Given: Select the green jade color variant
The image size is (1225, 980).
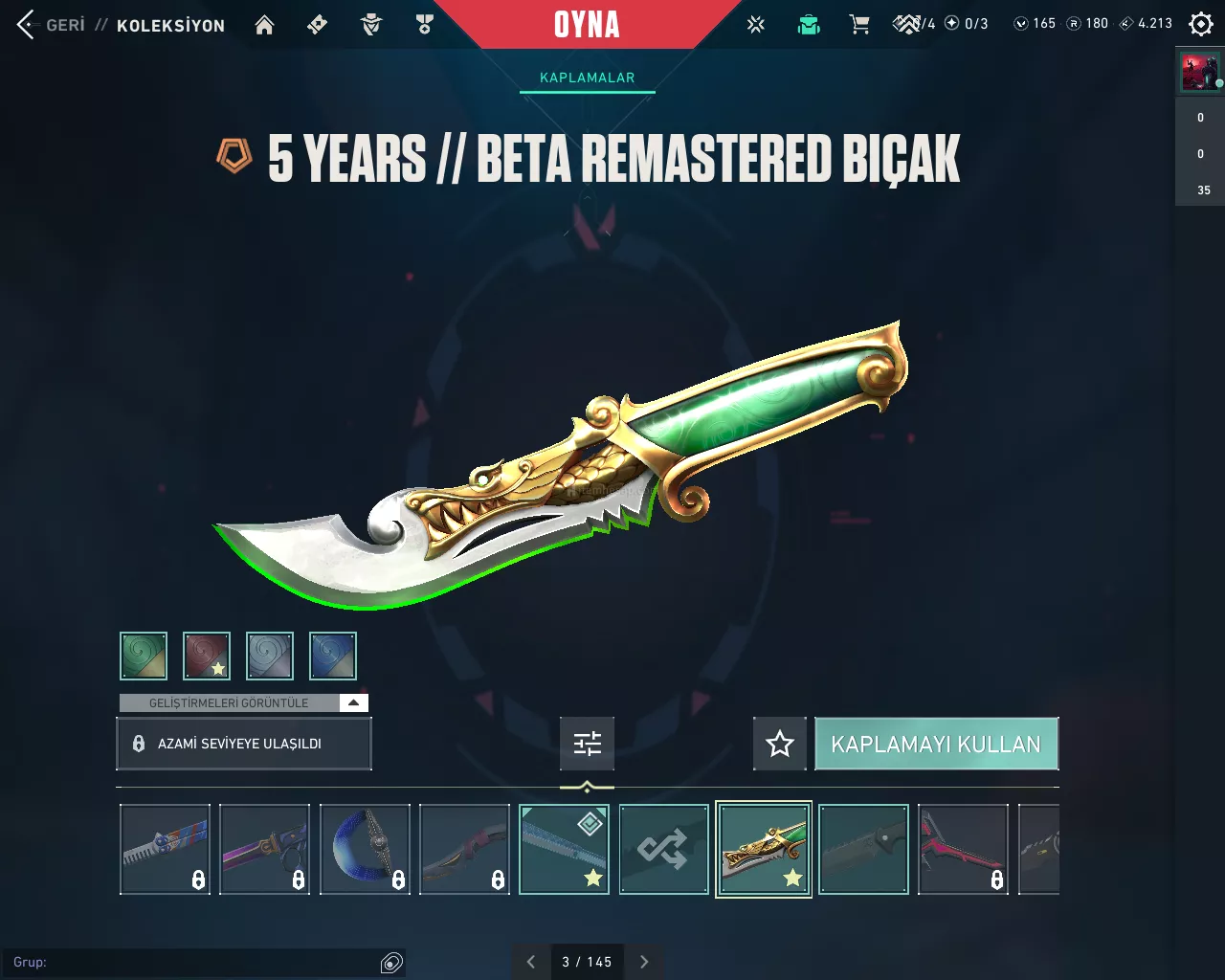Looking at the screenshot, I should (x=144, y=656).
